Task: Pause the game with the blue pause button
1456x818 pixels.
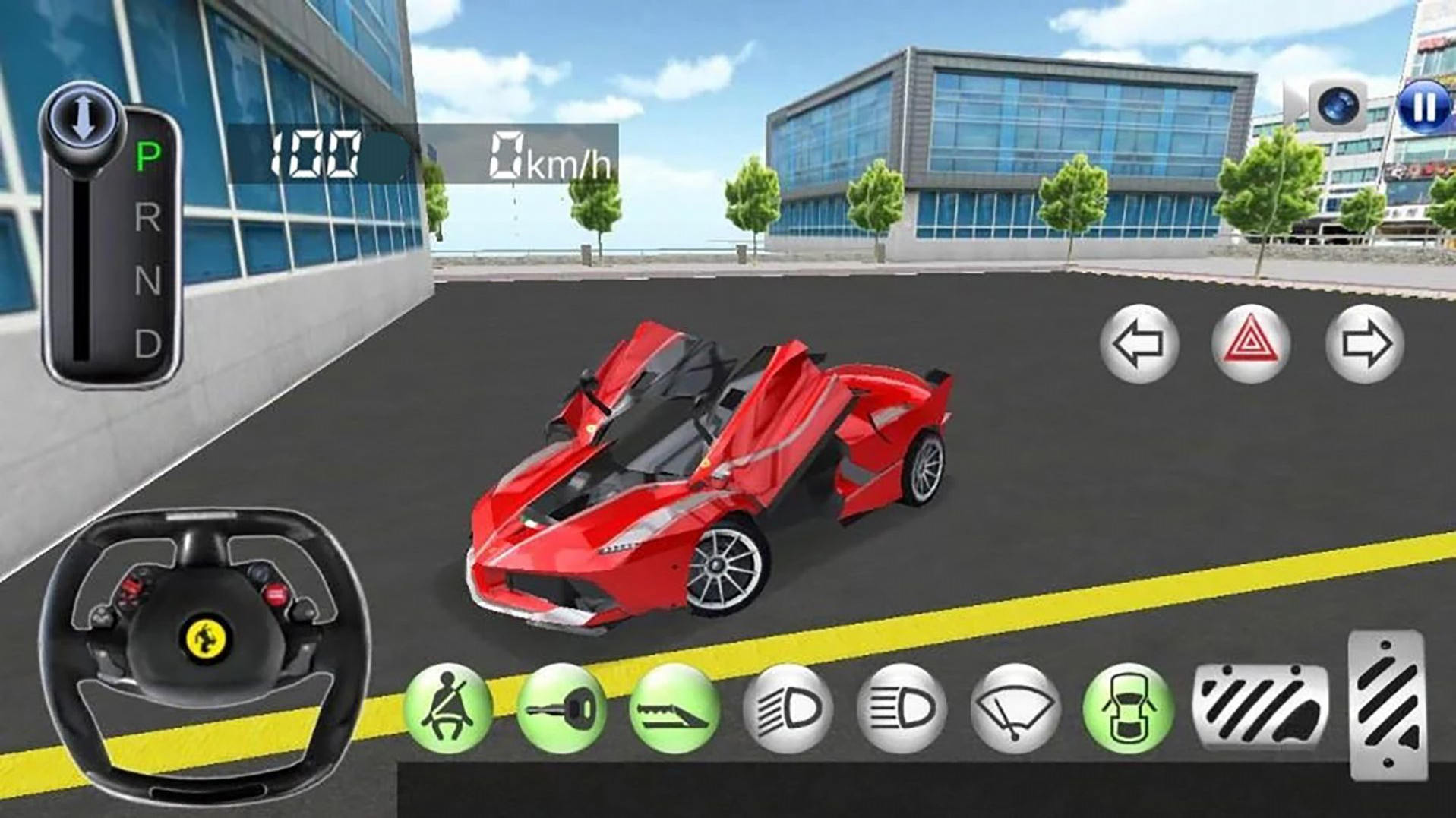Action: 1423,107
